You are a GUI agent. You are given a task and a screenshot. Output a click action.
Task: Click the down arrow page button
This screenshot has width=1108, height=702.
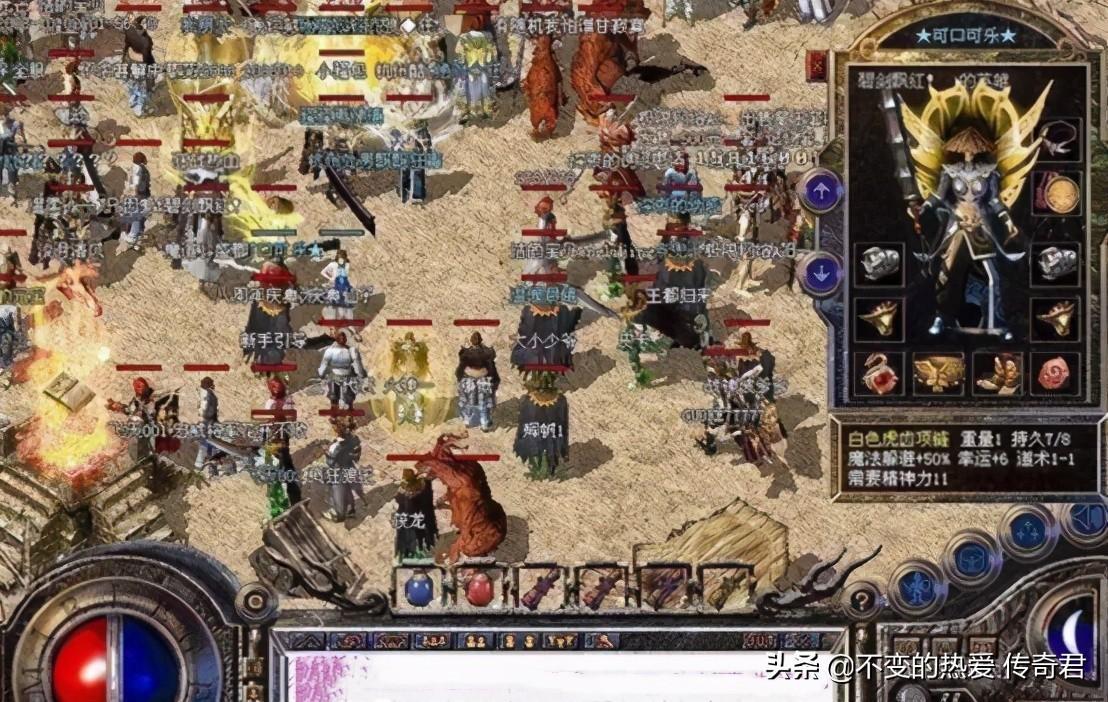coord(822,273)
